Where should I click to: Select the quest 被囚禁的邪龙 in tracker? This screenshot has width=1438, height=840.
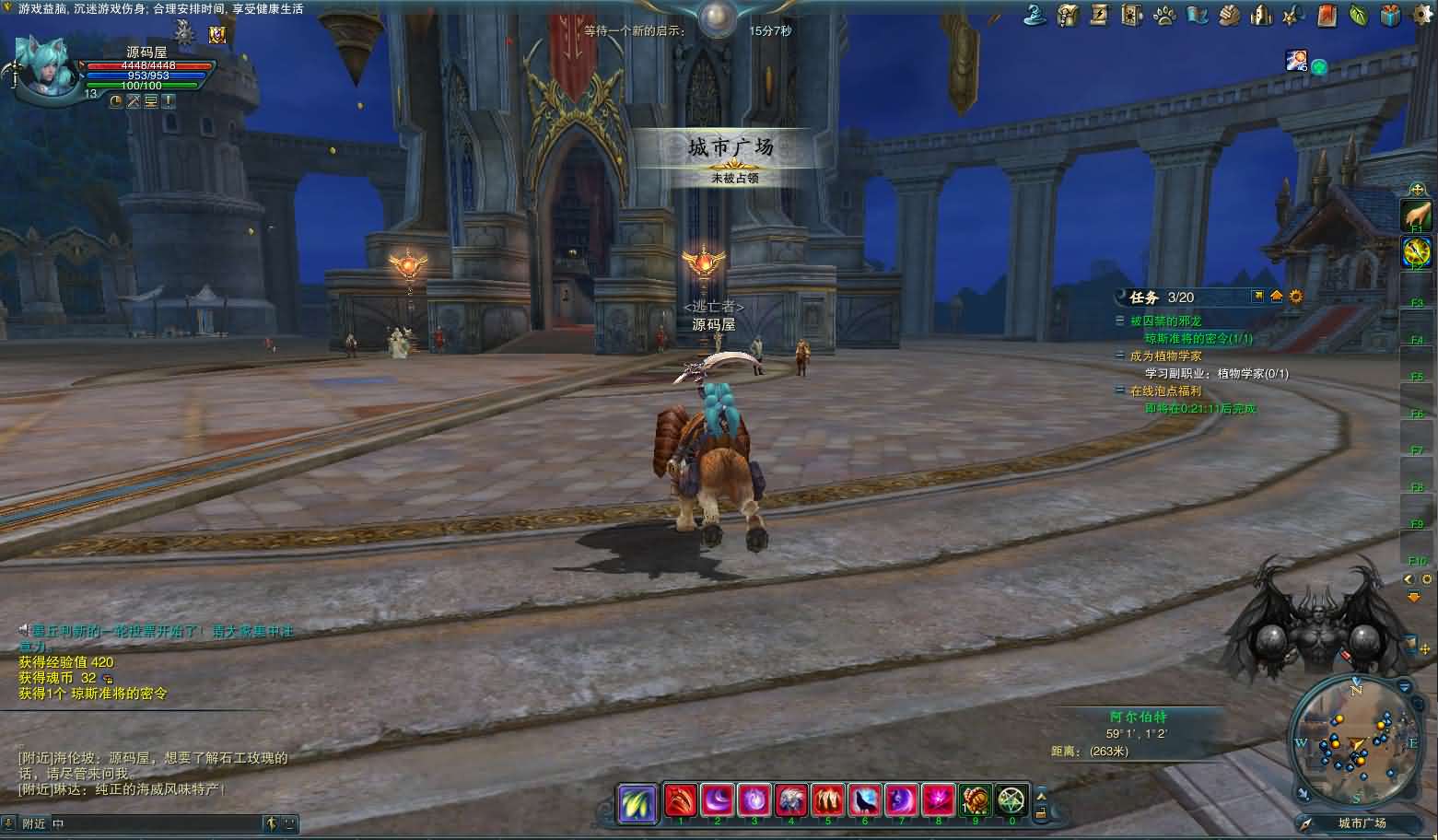pos(1165,321)
